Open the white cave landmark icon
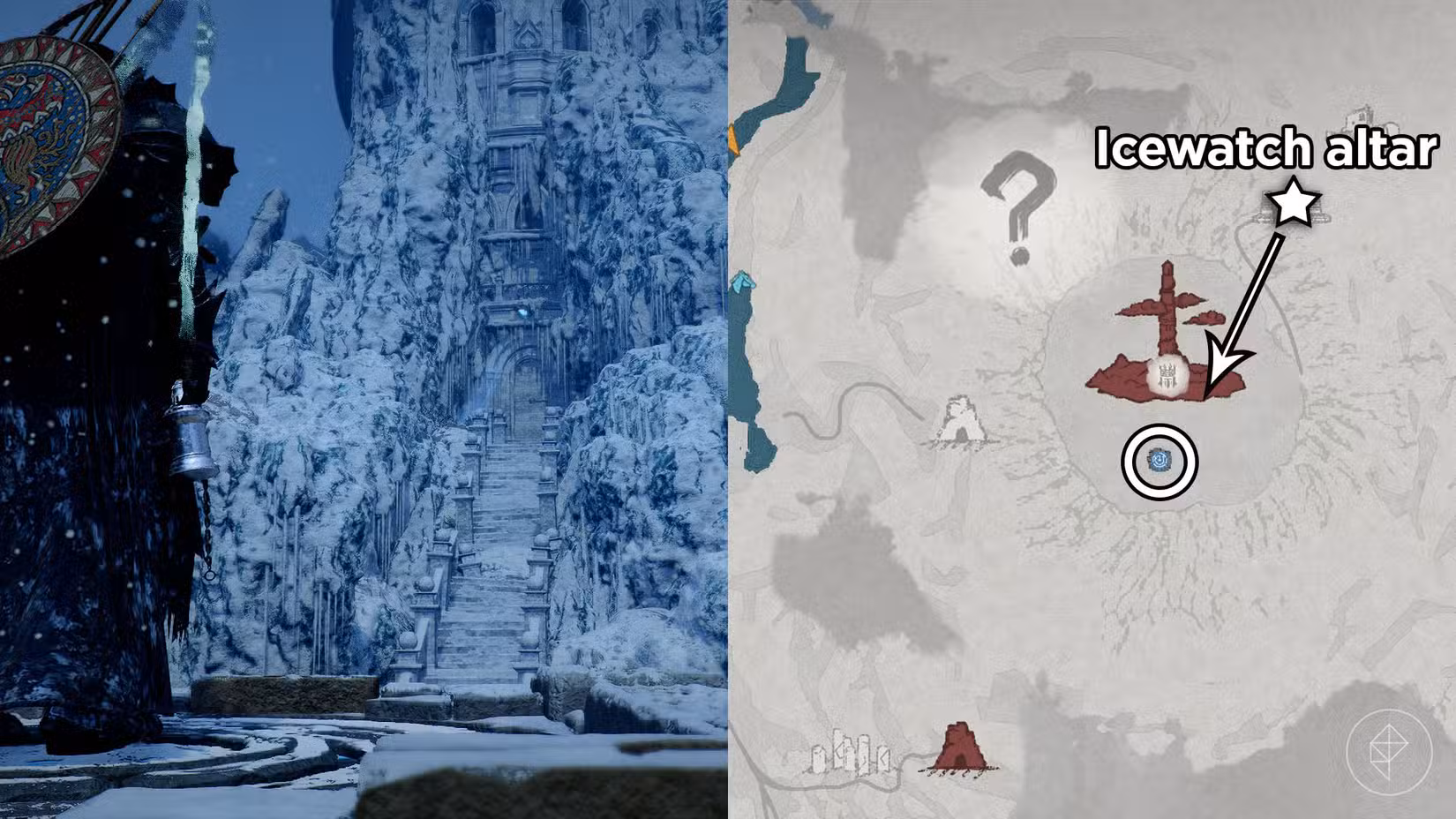1456x819 pixels. [x=962, y=421]
